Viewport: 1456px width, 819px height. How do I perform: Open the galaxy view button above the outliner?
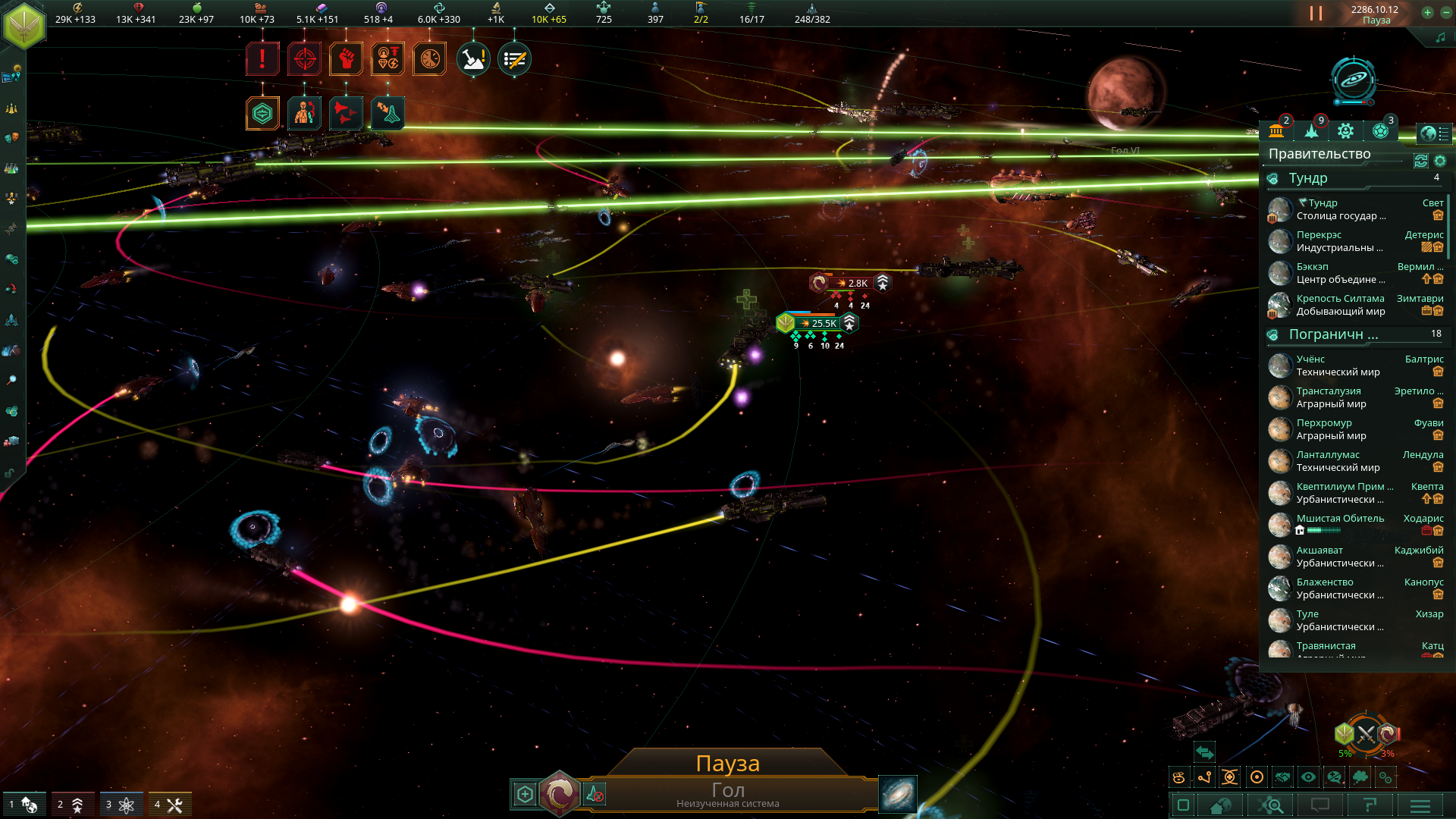click(1354, 80)
